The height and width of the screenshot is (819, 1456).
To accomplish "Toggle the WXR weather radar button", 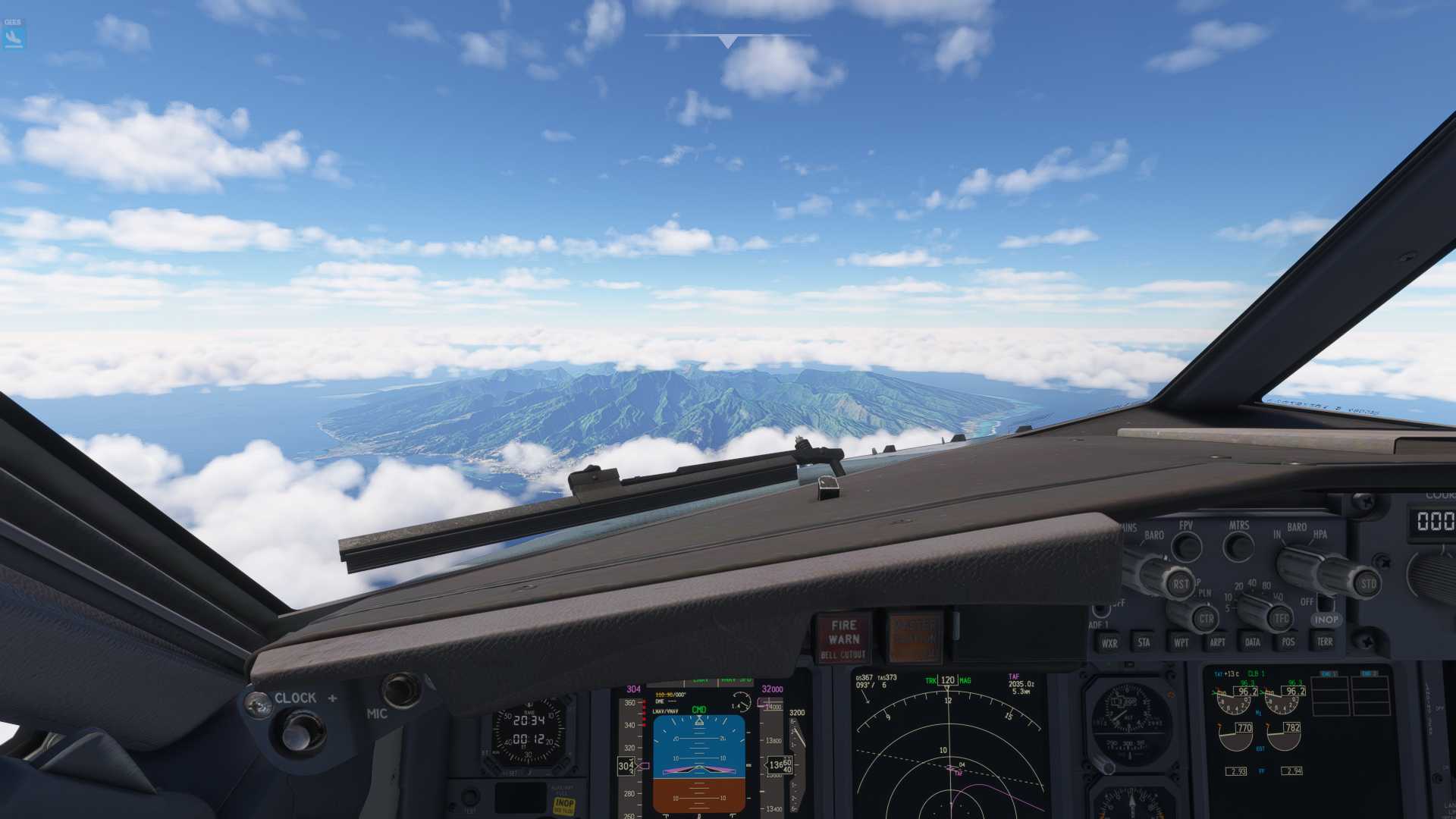I will [x=1109, y=642].
